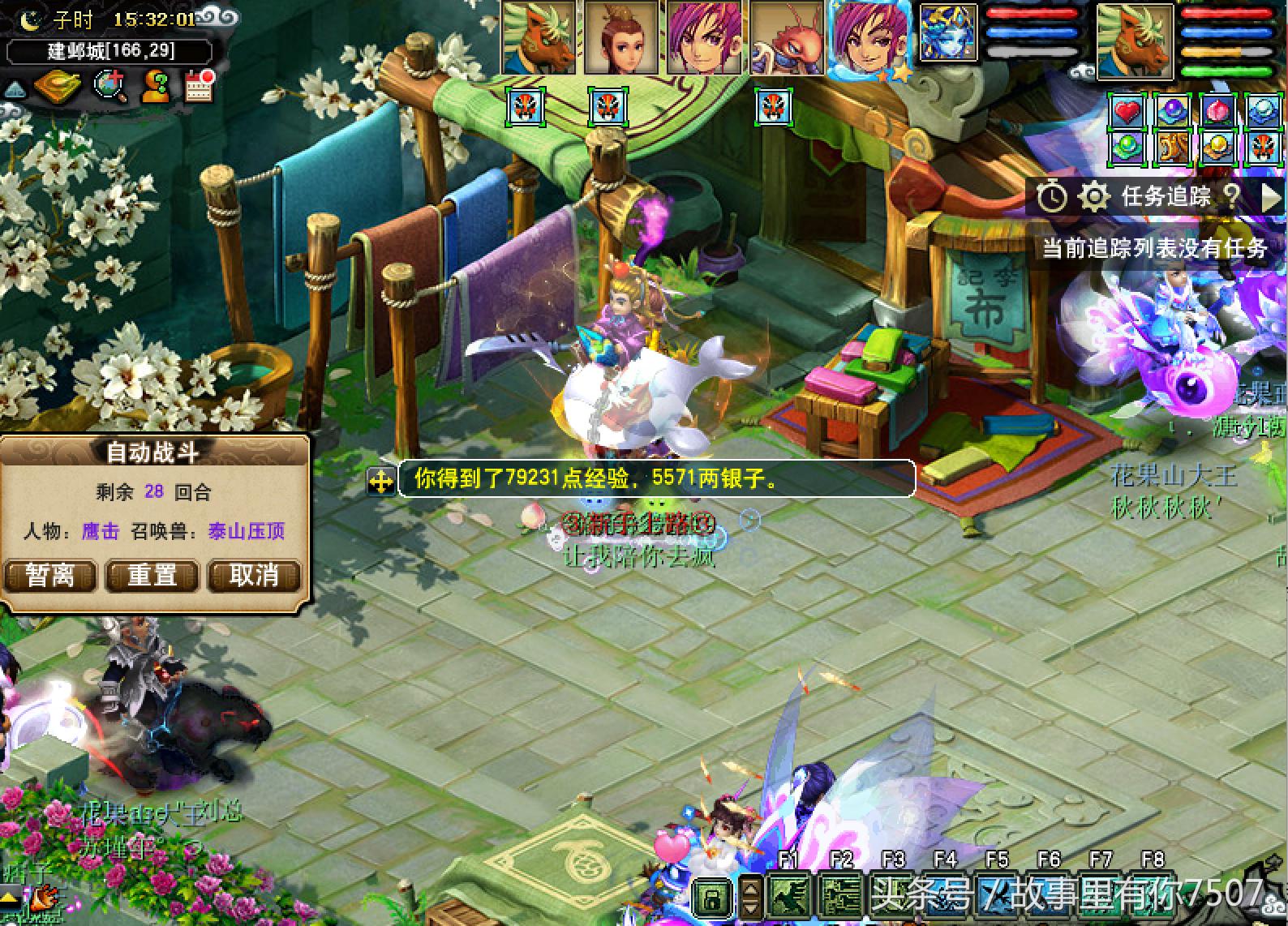
Task: Click the 建邺城 location coordinates bar
Action: pos(110,51)
